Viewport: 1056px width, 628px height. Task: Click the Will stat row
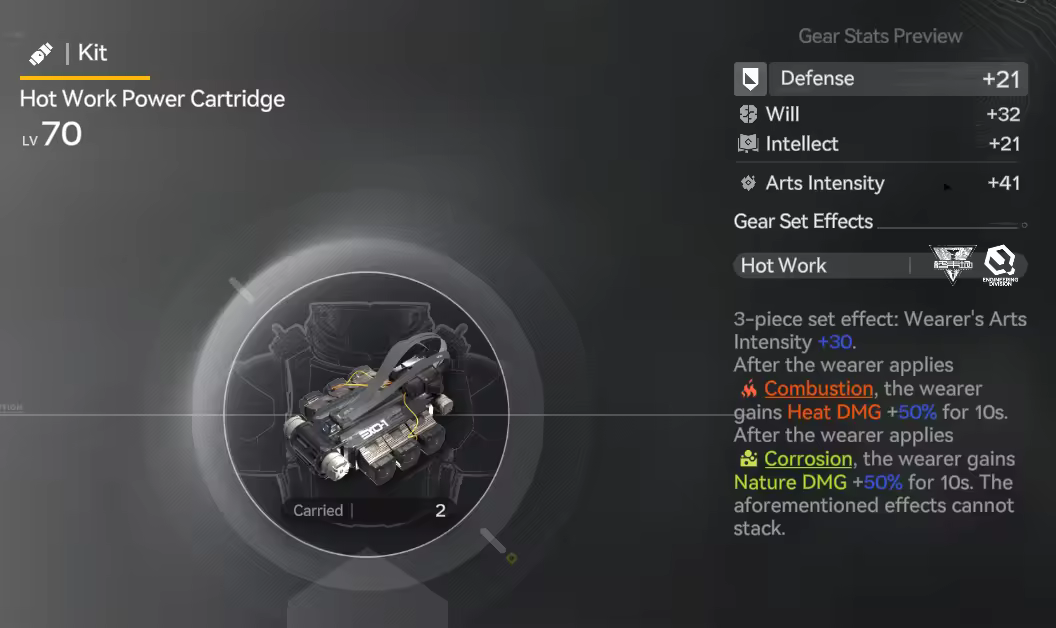click(x=880, y=114)
